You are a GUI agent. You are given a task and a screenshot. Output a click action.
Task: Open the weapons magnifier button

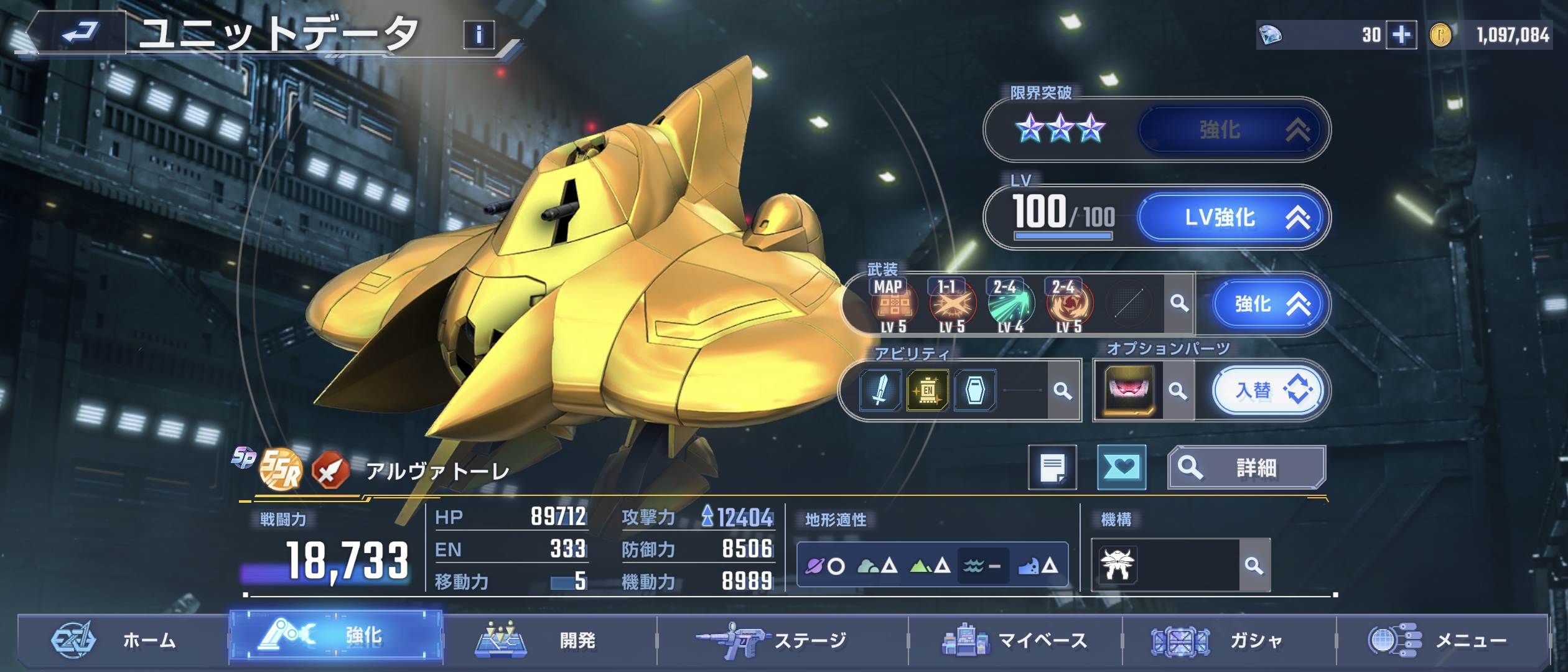click(x=1178, y=304)
